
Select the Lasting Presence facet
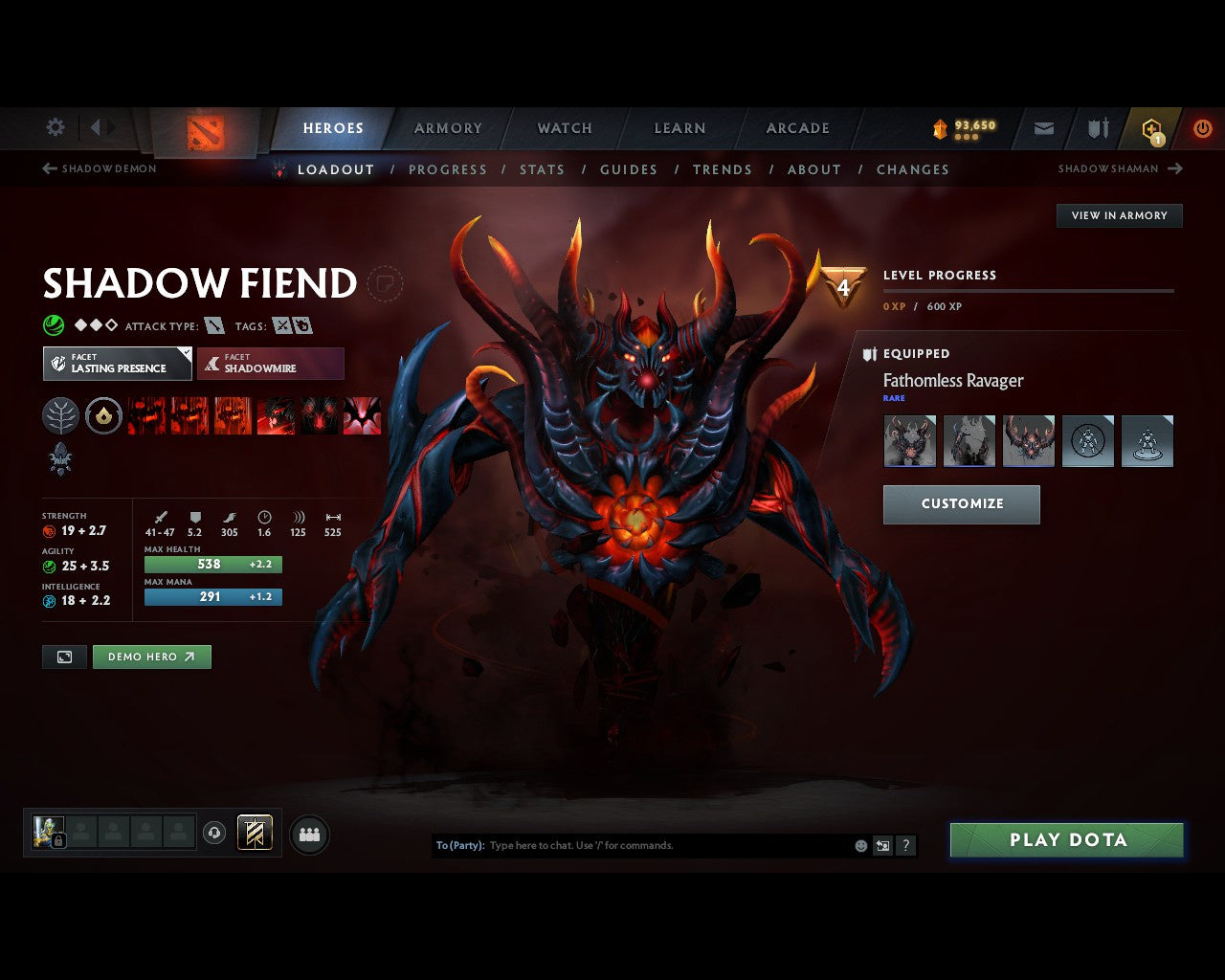(117, 364)
